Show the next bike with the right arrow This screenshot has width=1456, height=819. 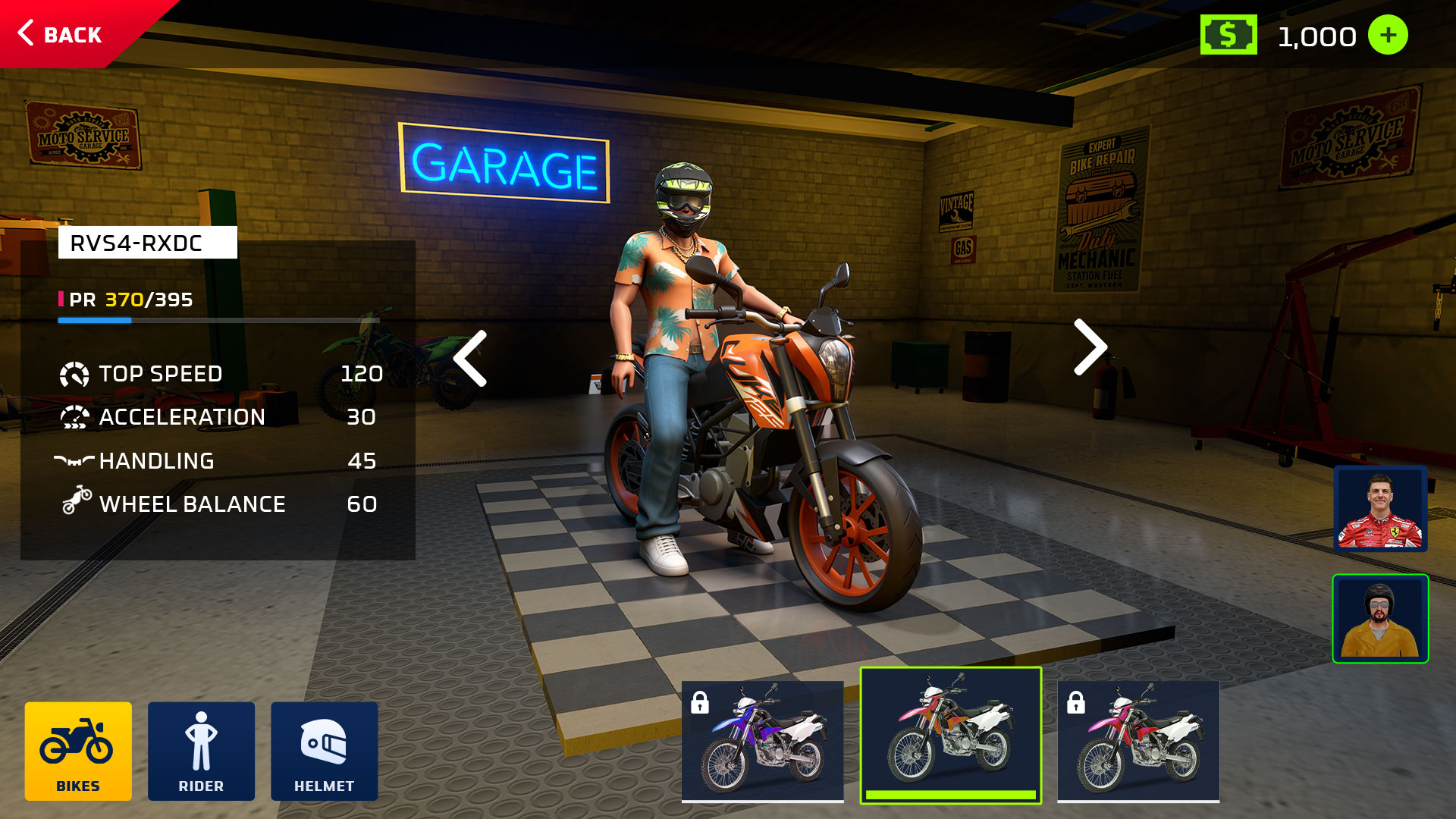[1090, 347]
